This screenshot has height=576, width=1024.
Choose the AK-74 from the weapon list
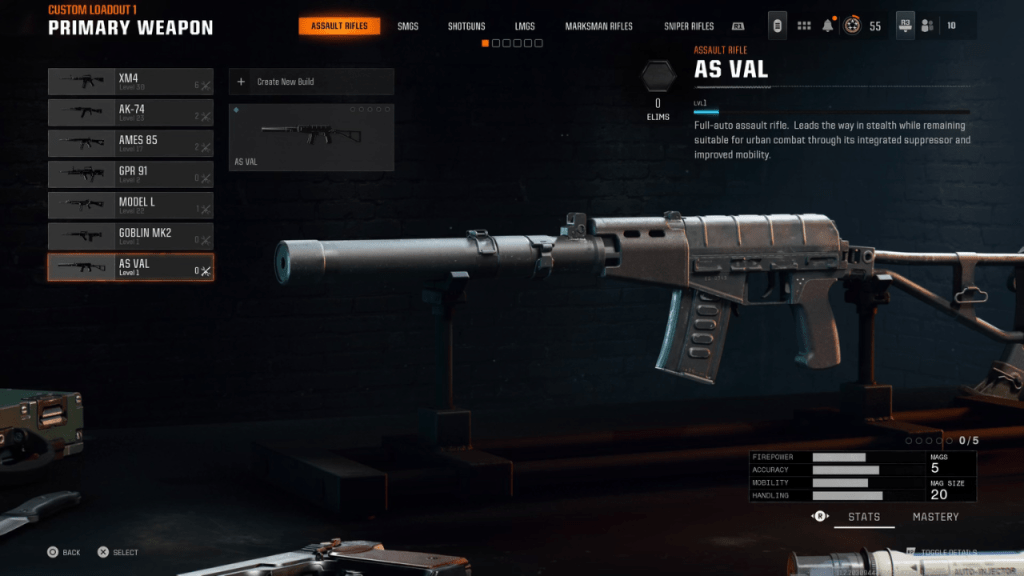(130, 113)
